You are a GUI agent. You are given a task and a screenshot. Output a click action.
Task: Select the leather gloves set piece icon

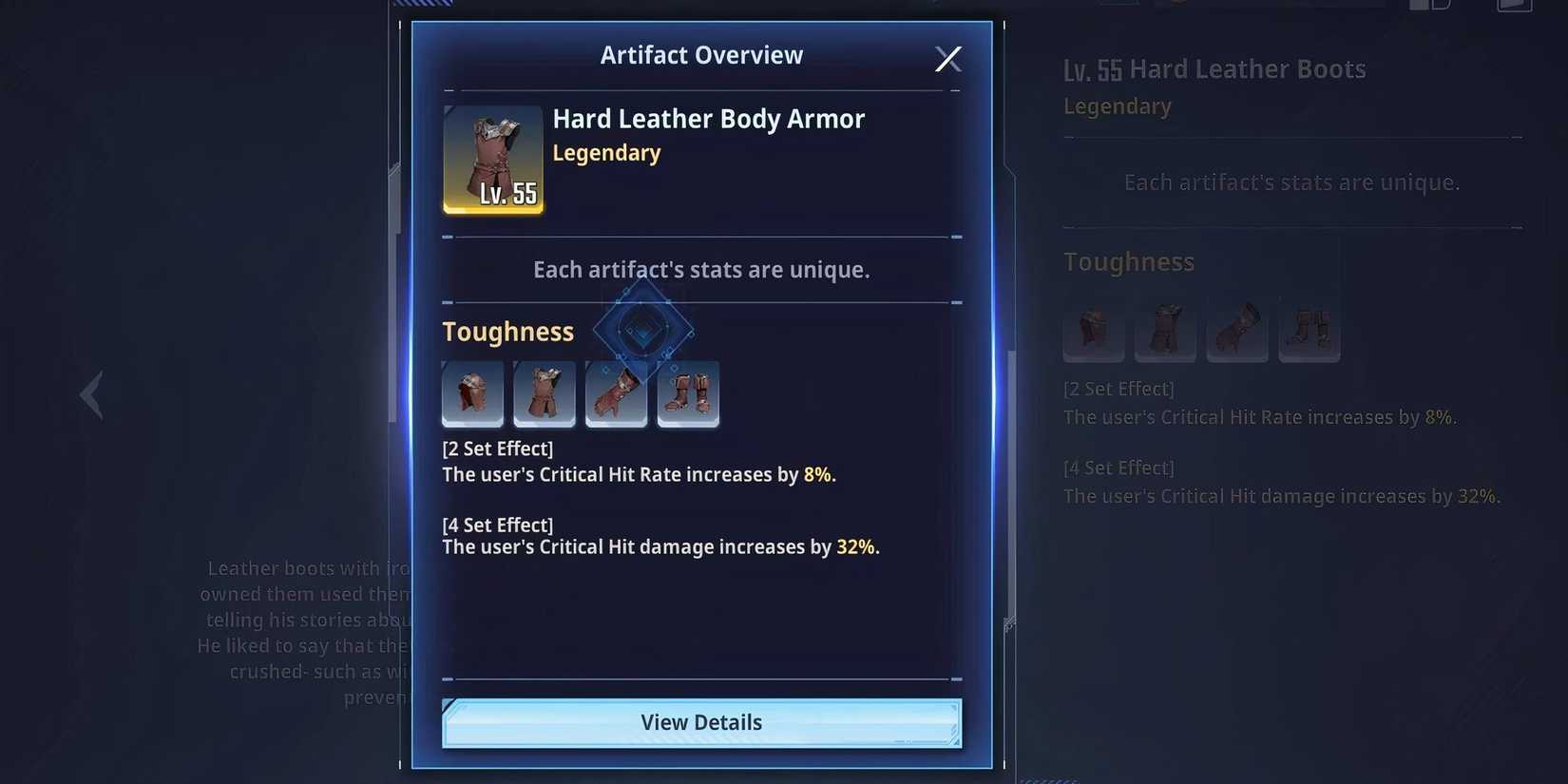616,393
